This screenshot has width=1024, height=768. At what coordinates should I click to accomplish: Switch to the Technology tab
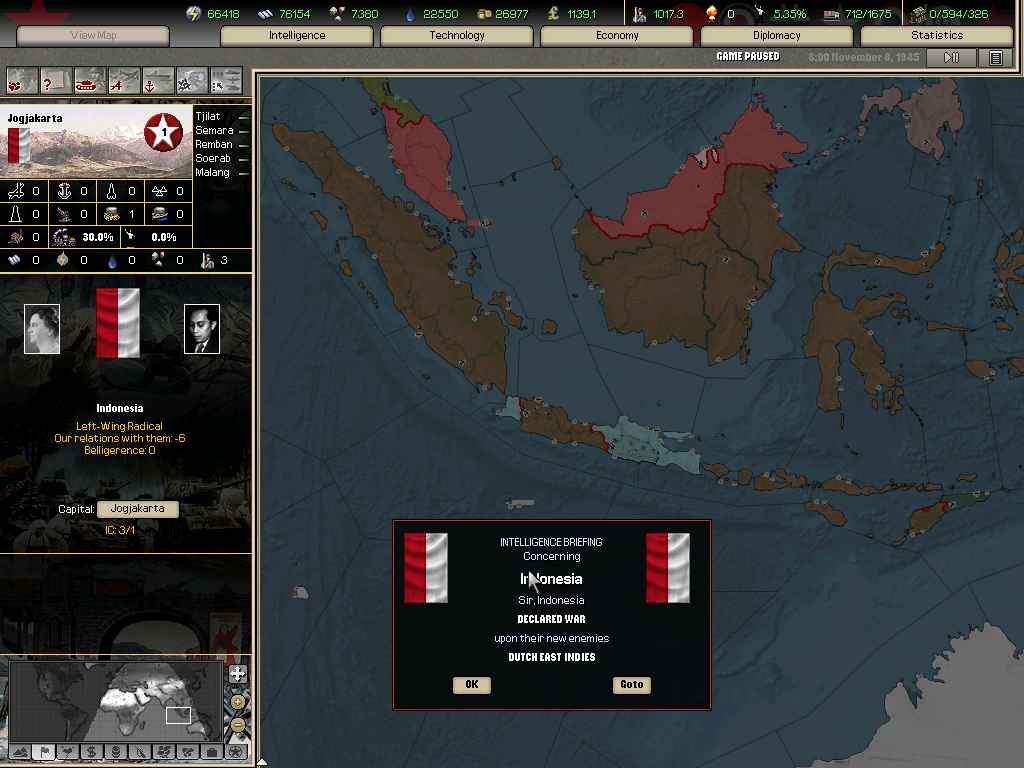point(457,36)
